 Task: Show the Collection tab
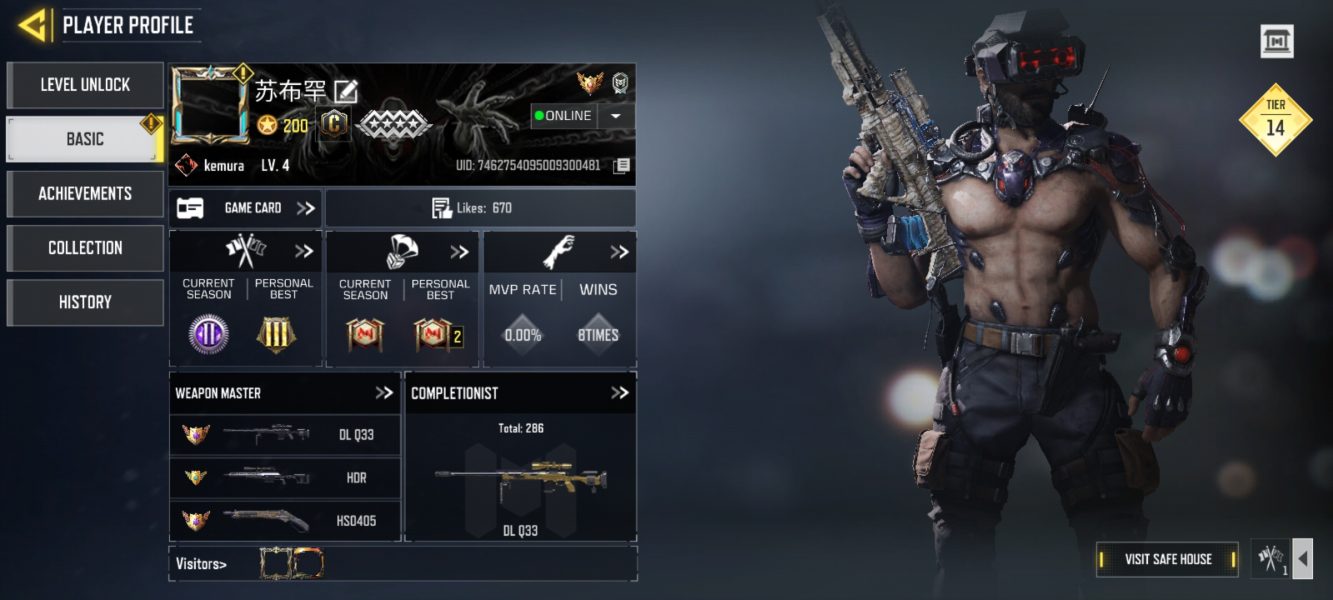(85, 248)
